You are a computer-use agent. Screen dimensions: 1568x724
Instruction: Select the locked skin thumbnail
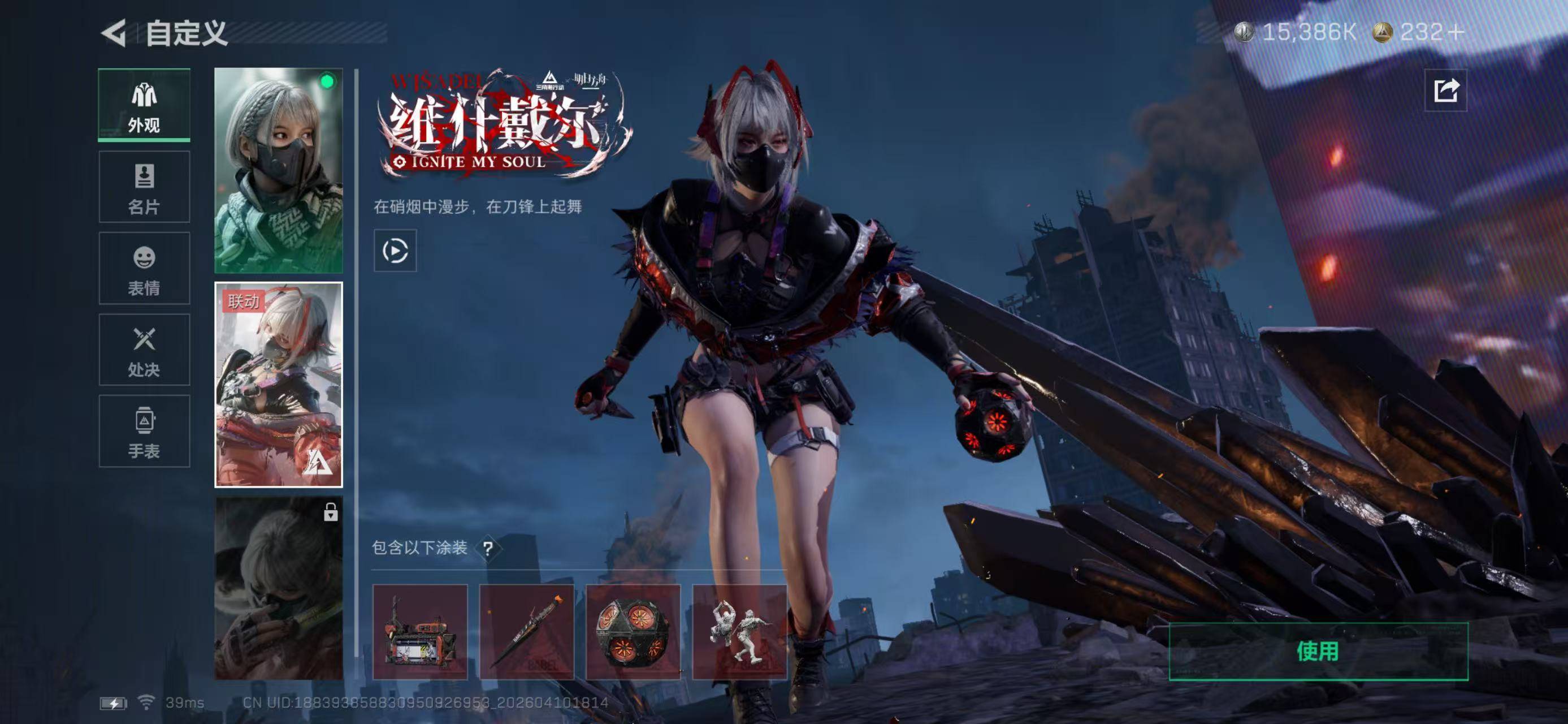[279, 588]
